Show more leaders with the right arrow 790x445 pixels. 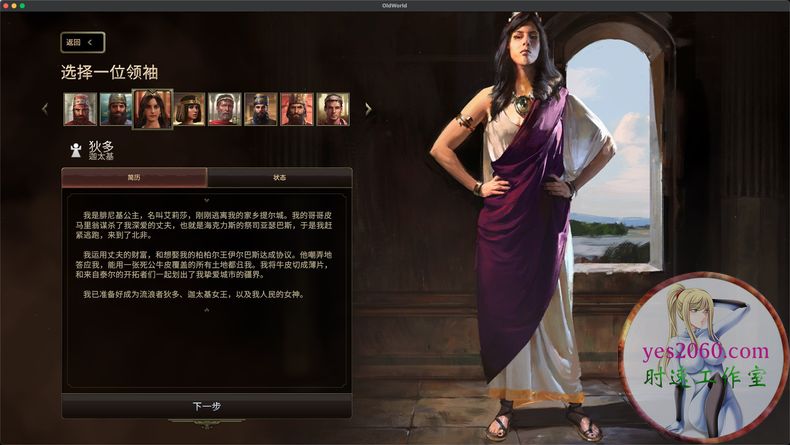click(x=368, y=109)
